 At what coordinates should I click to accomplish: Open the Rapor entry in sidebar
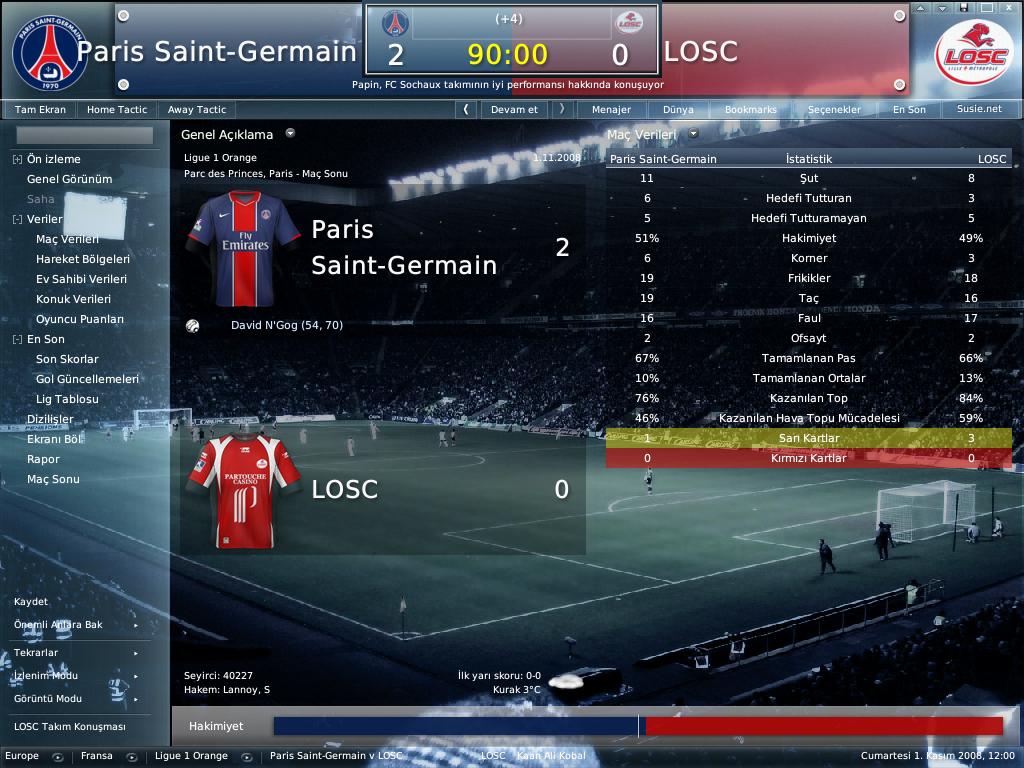(44, 459)
